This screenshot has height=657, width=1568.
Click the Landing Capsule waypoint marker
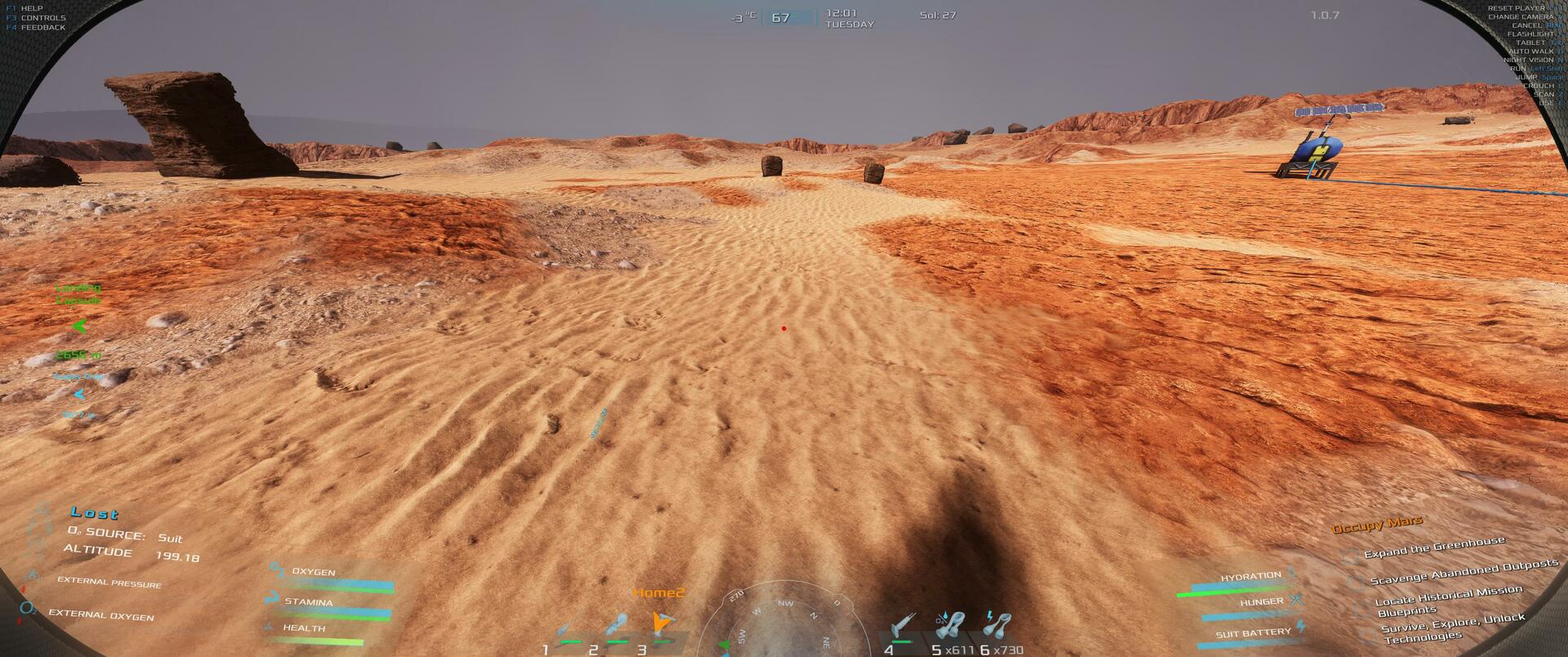(x=79, y=326)
